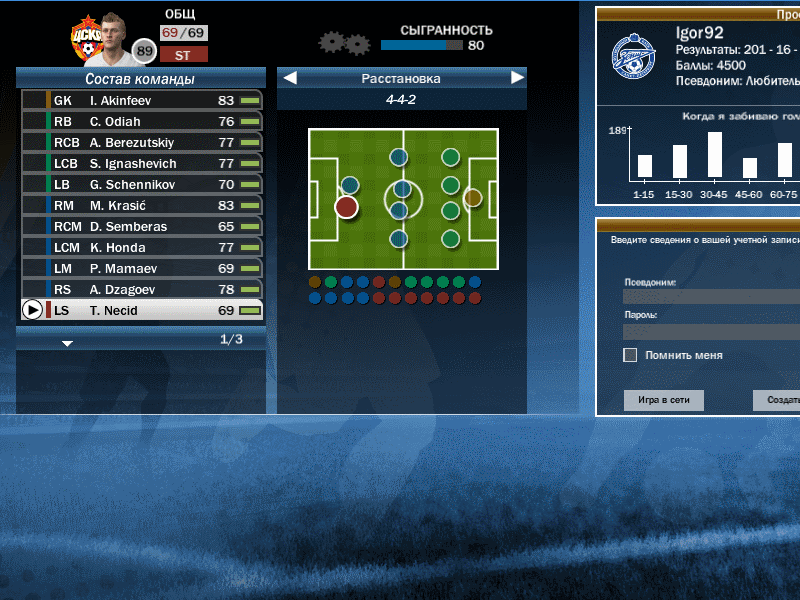Show next squad page with down arrow
This screenshot has width=800, height=600.
(67, 343)
